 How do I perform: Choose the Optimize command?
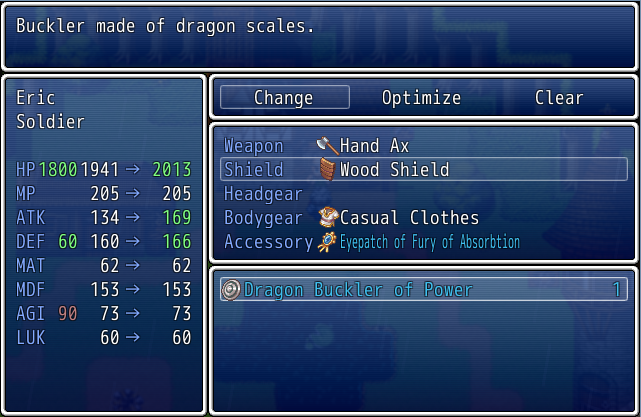[421, 98]
